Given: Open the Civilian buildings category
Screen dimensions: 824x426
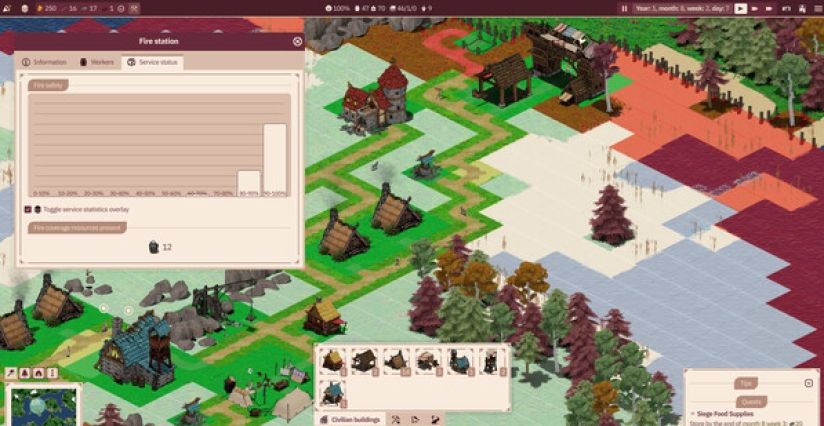Looking at the screenshot, I should click(x=351, y=419).
